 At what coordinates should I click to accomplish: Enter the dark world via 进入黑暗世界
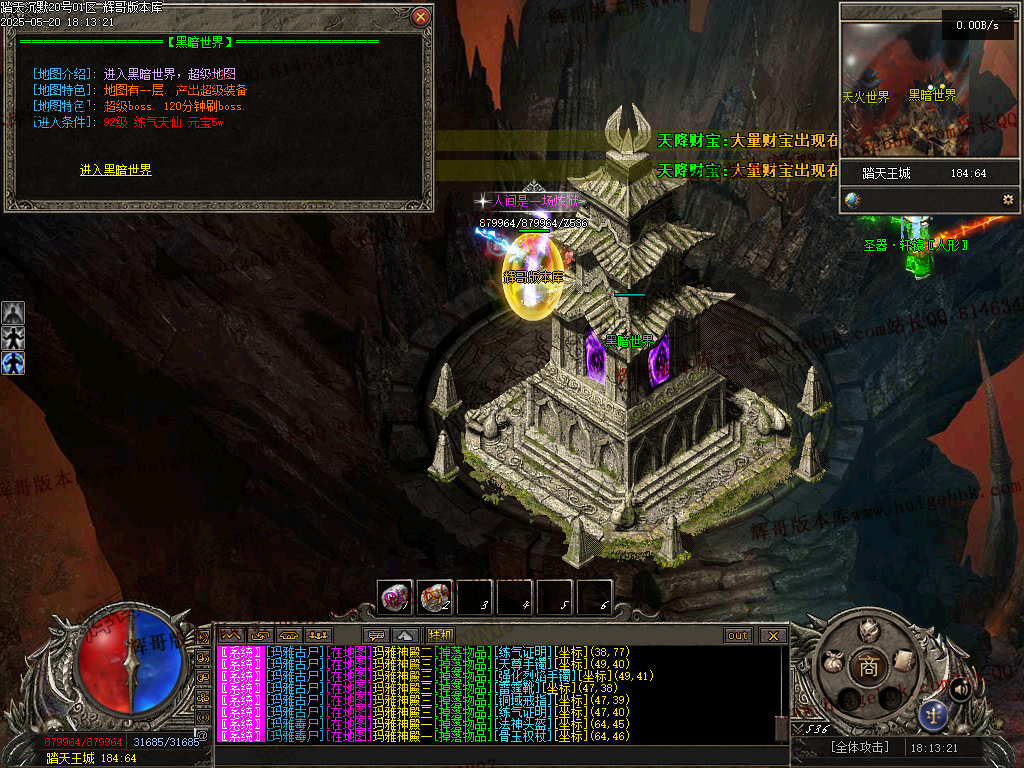[x=116, y=171]
